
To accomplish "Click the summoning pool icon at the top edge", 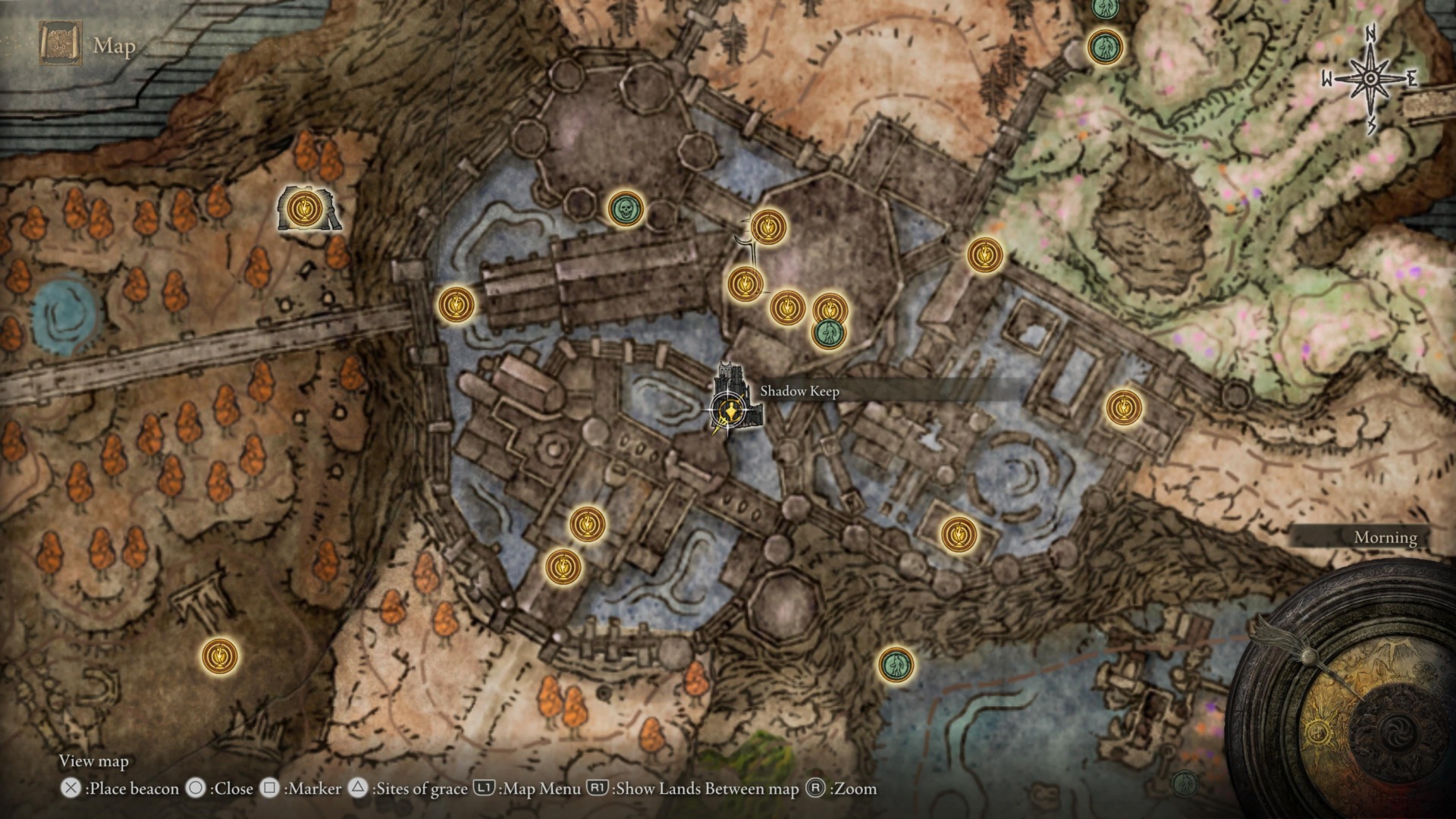I will click(x=1105, y=45).
